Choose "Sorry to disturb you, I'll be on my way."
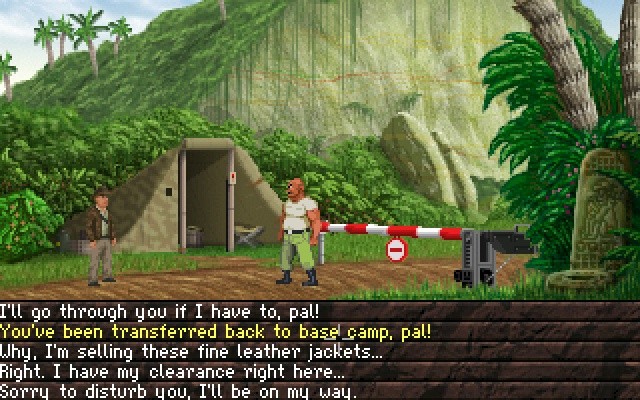640x400 pixels. (178, 391)
